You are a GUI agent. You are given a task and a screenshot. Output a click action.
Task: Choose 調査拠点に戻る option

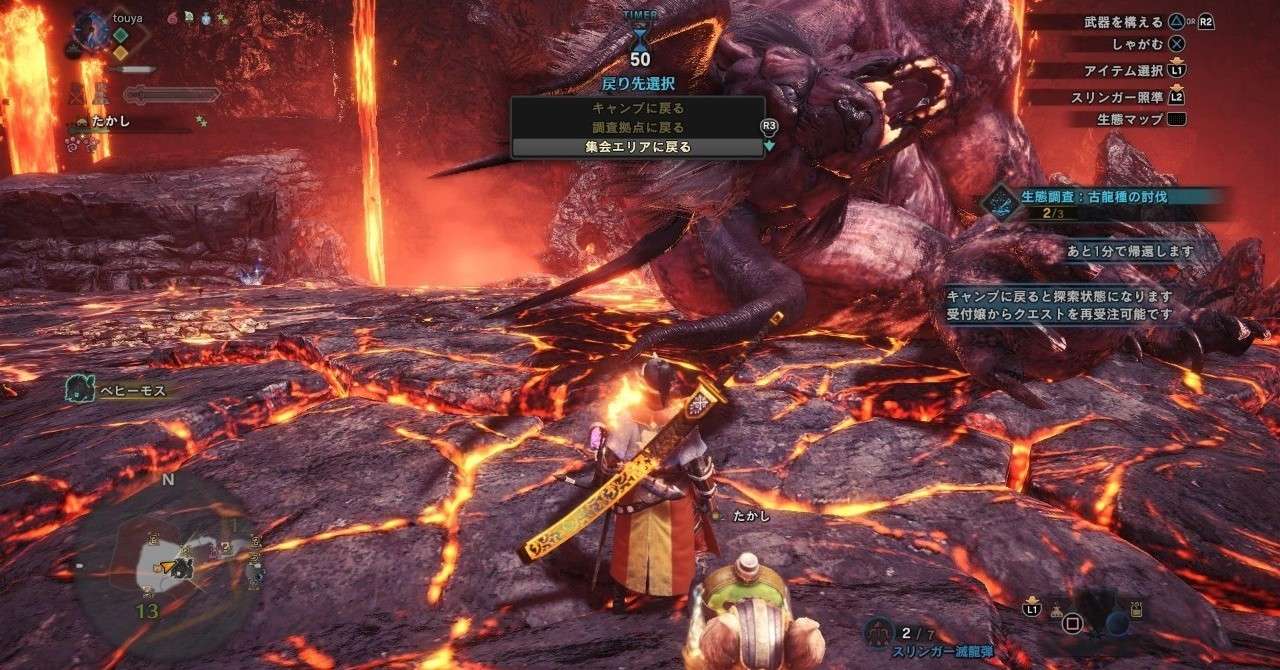tap(638, 127)
